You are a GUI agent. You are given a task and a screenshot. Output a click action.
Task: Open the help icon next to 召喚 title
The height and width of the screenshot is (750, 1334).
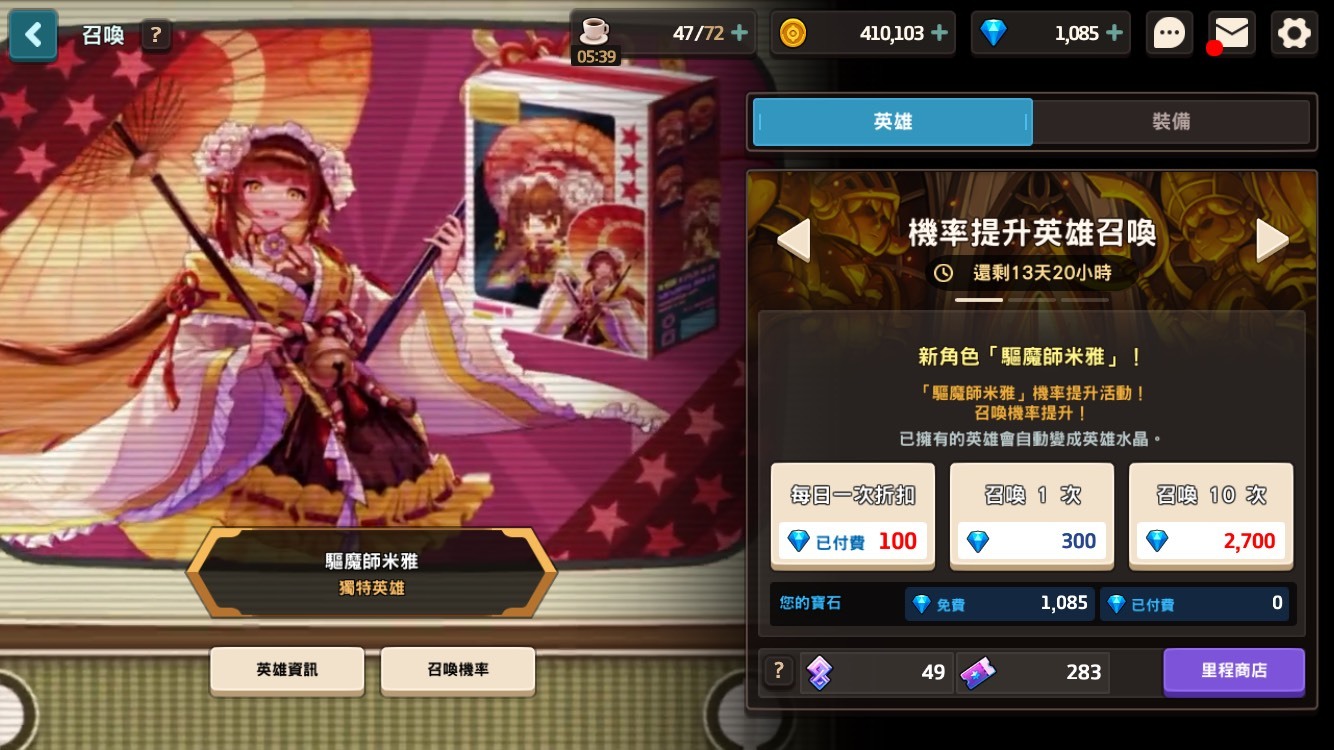pos(155,34)
